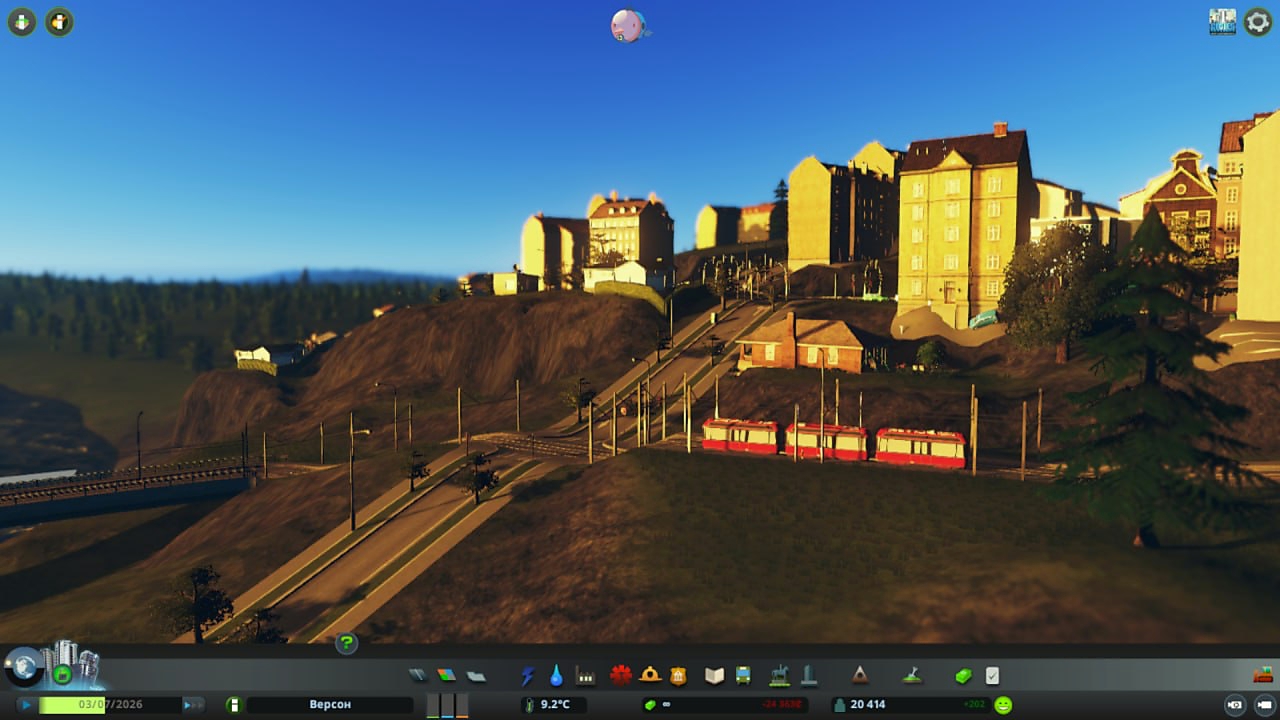This screenshot has width=1280, height=720.
Task: Open the roads build menu
Action: [x=417, y=676]
